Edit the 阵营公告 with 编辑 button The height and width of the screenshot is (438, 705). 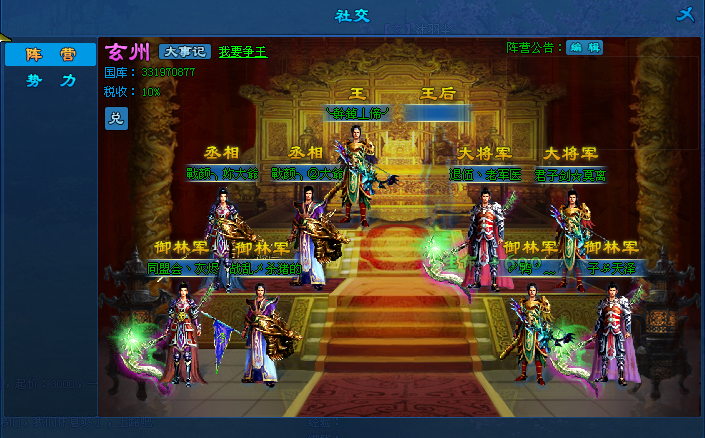coord(584,47)
